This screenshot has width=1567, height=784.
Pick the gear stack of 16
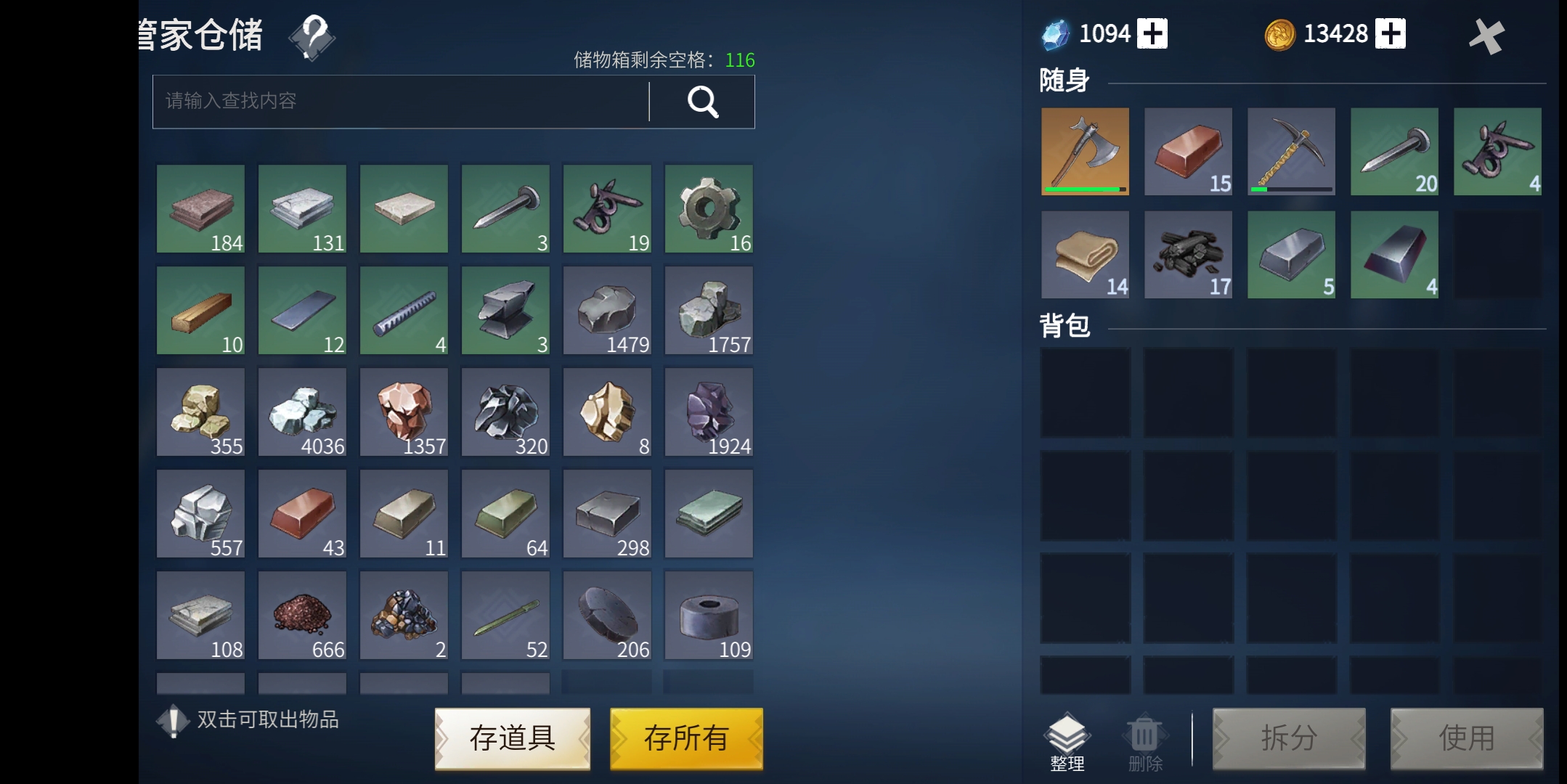(709, 208)
